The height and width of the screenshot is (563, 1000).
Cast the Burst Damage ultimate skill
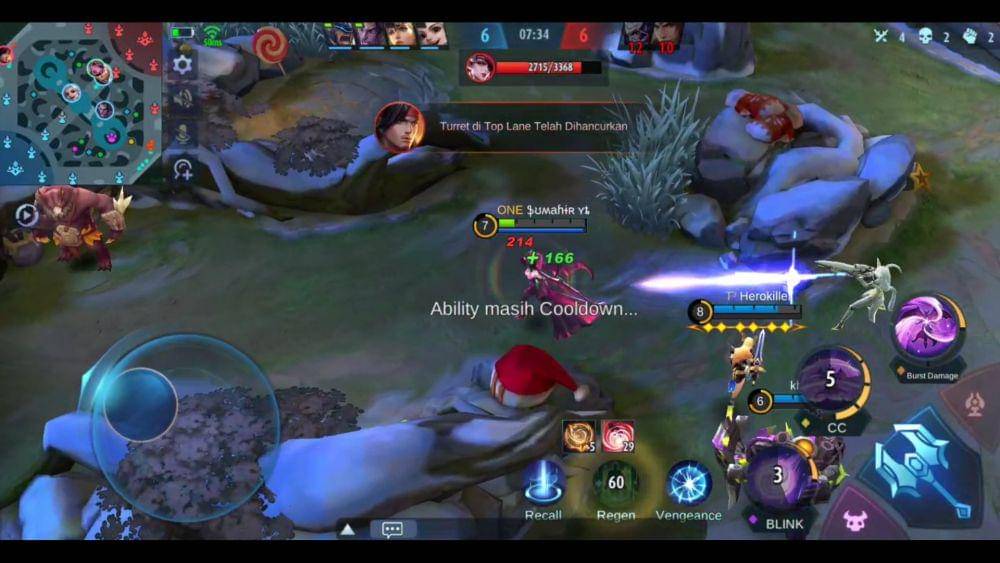click(928, 330)
